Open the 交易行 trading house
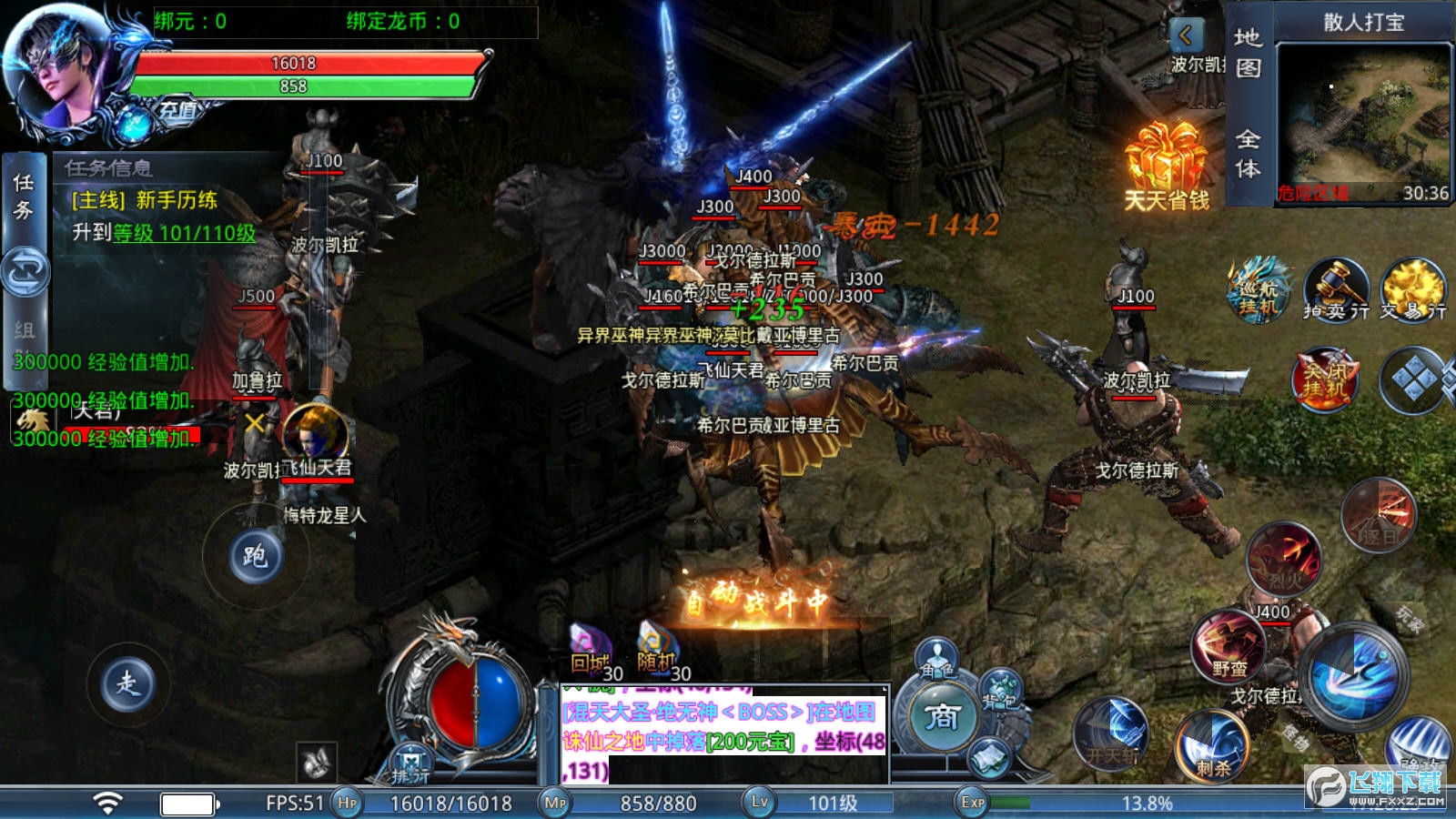Image resolution: width=1456 pixels, height=819 pixels. click(x=1412, y=290)
